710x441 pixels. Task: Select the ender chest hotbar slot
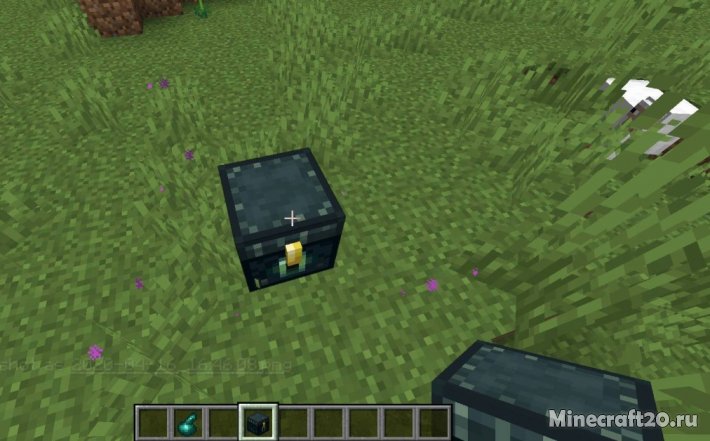pyautogui.click(x=258, y=422)
